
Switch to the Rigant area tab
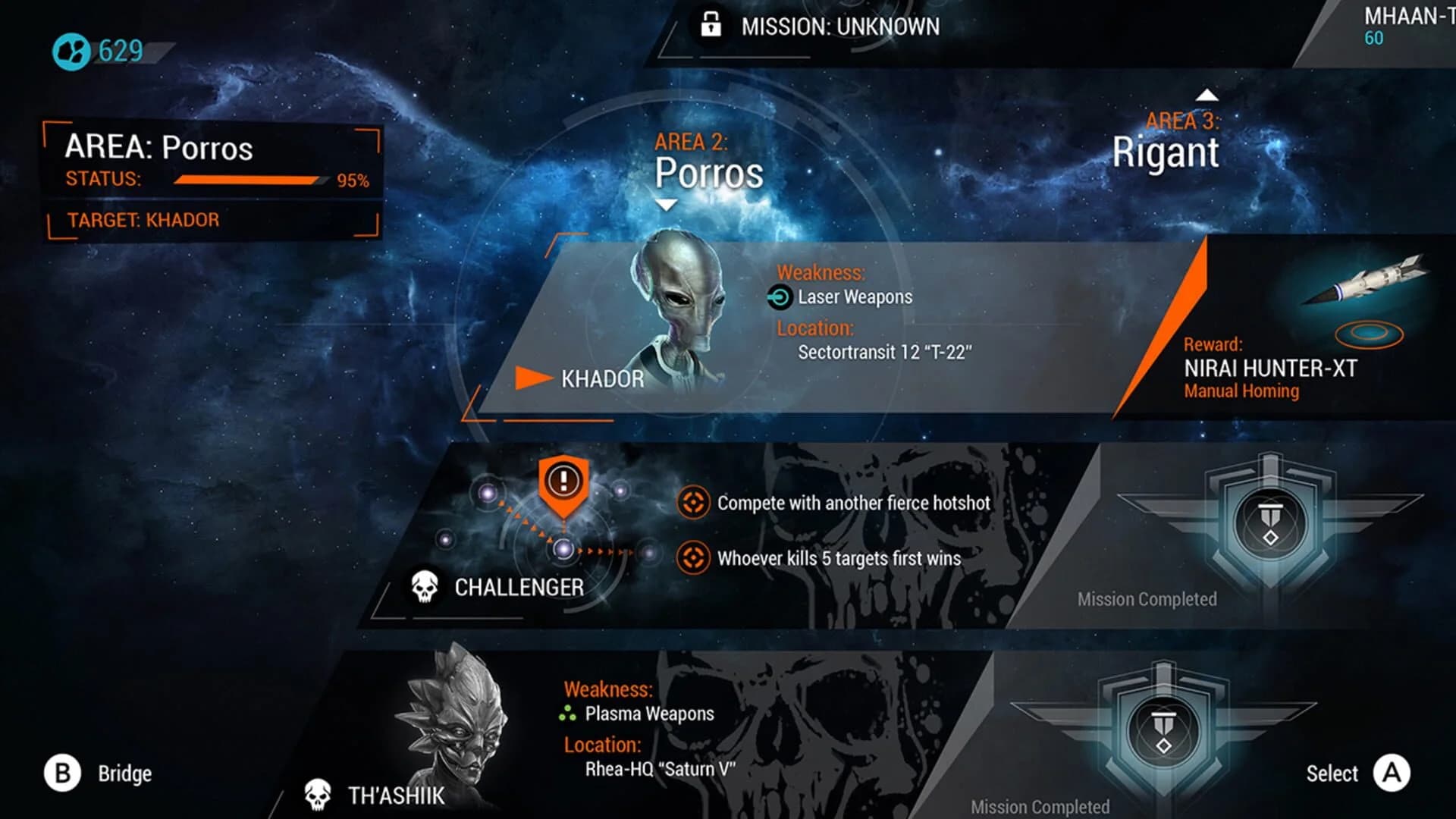(x=1166, y=152)
